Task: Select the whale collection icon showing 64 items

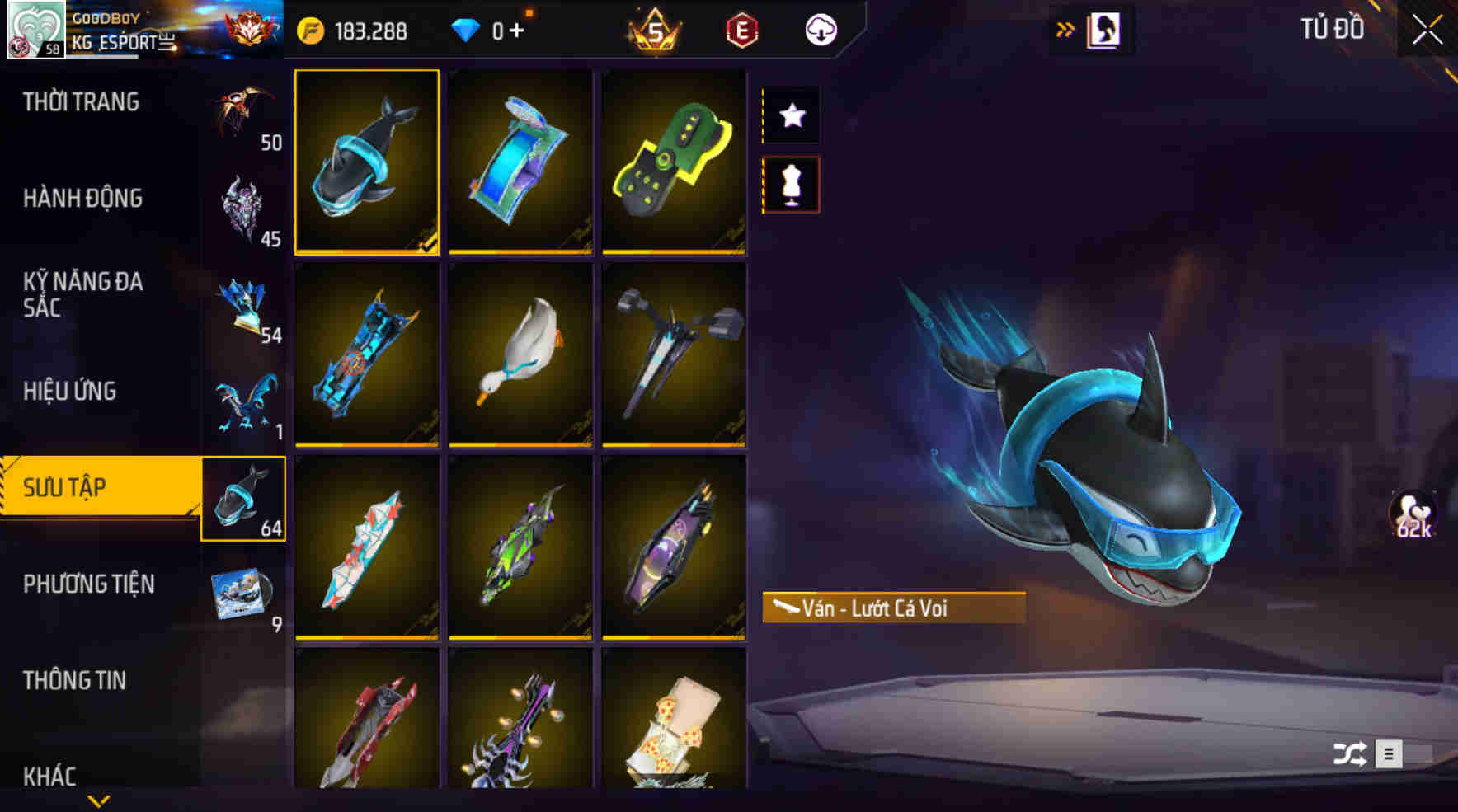Action: click(x=244, y=499)
